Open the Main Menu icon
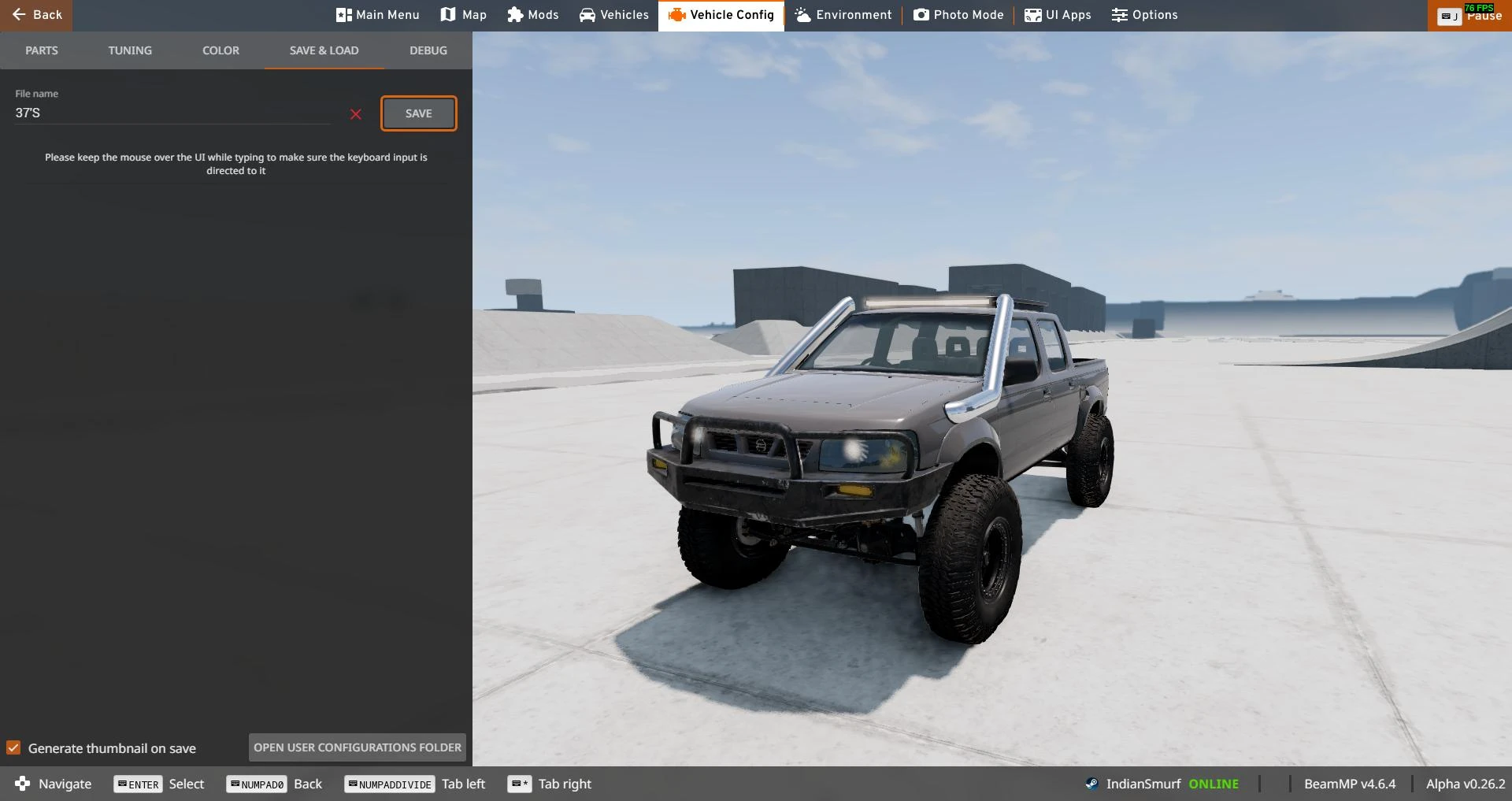This screenshot has height=801, width=1512. 343,14
